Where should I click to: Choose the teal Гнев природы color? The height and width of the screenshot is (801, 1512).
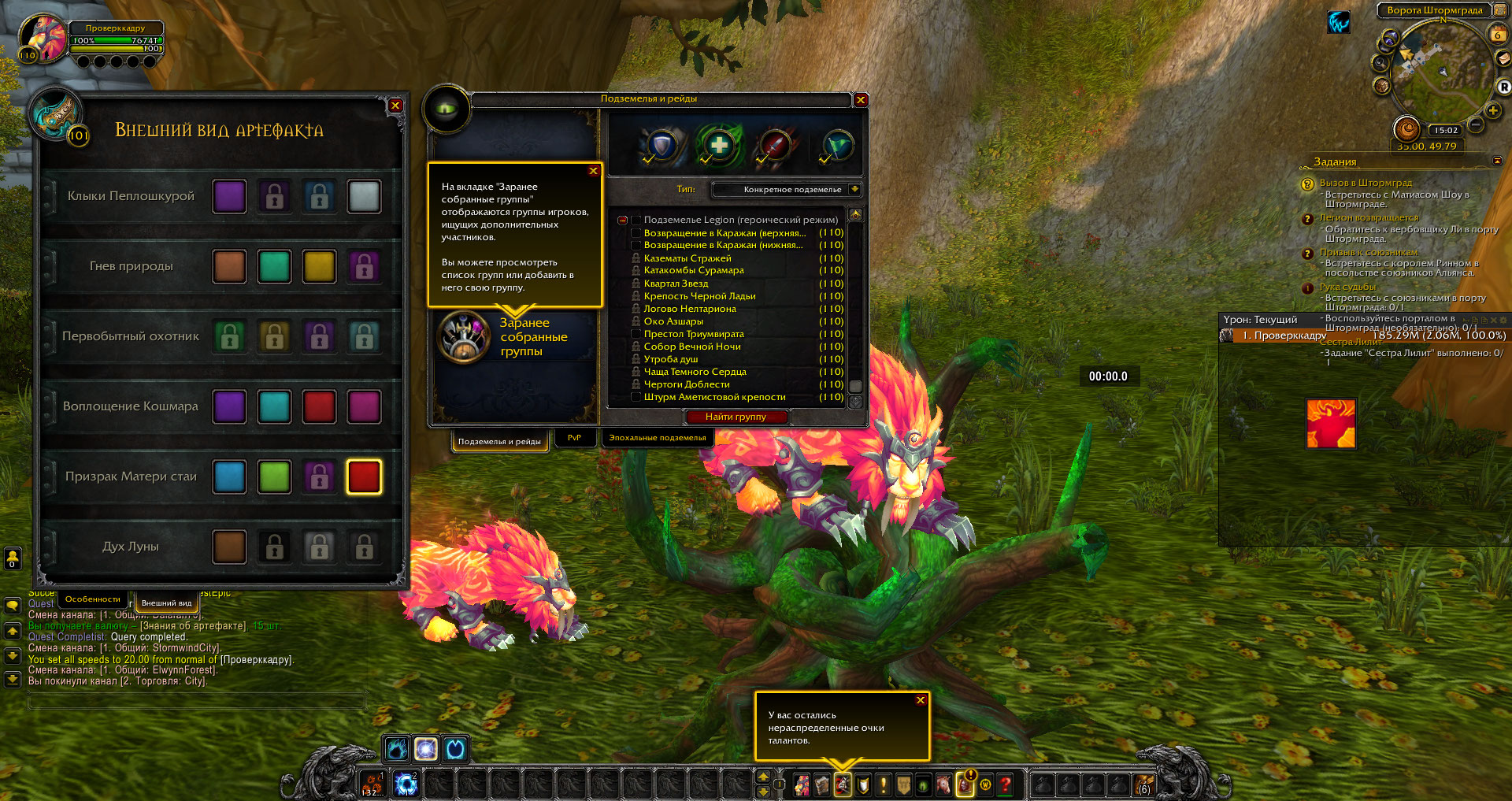click(274, 266)
